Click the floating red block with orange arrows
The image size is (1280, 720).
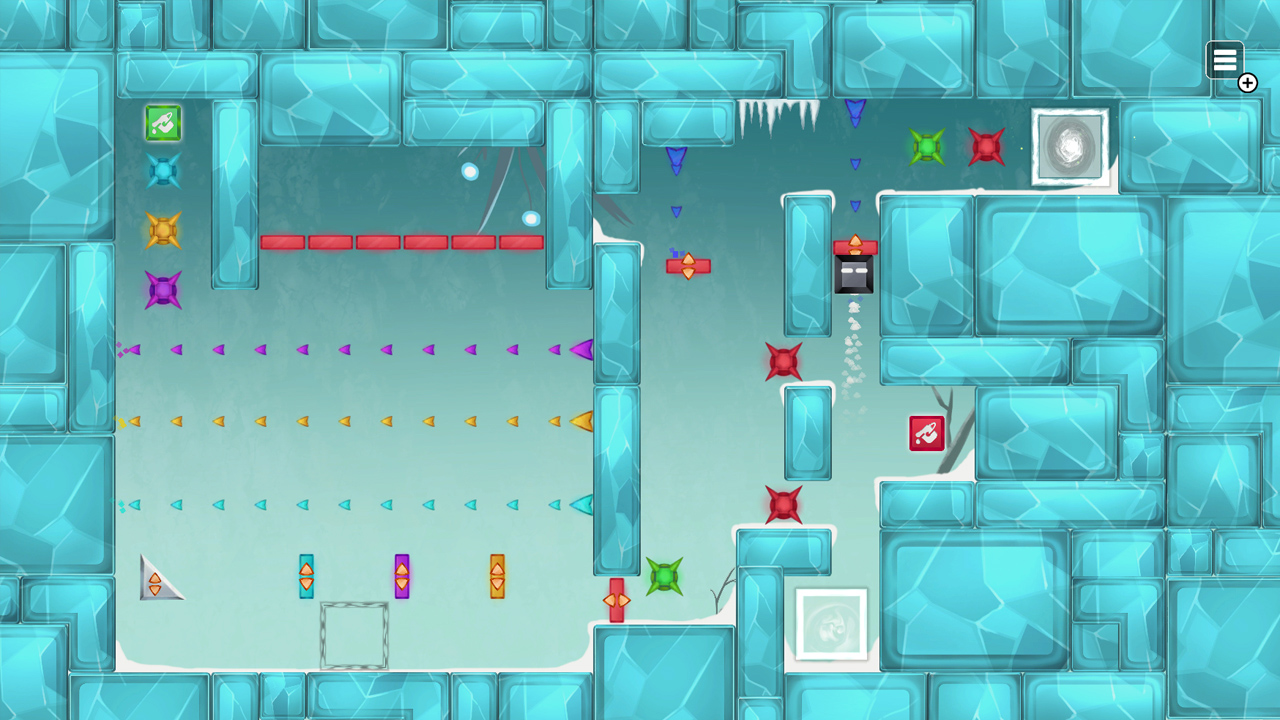pyautogui.click(x=689, y=265)
